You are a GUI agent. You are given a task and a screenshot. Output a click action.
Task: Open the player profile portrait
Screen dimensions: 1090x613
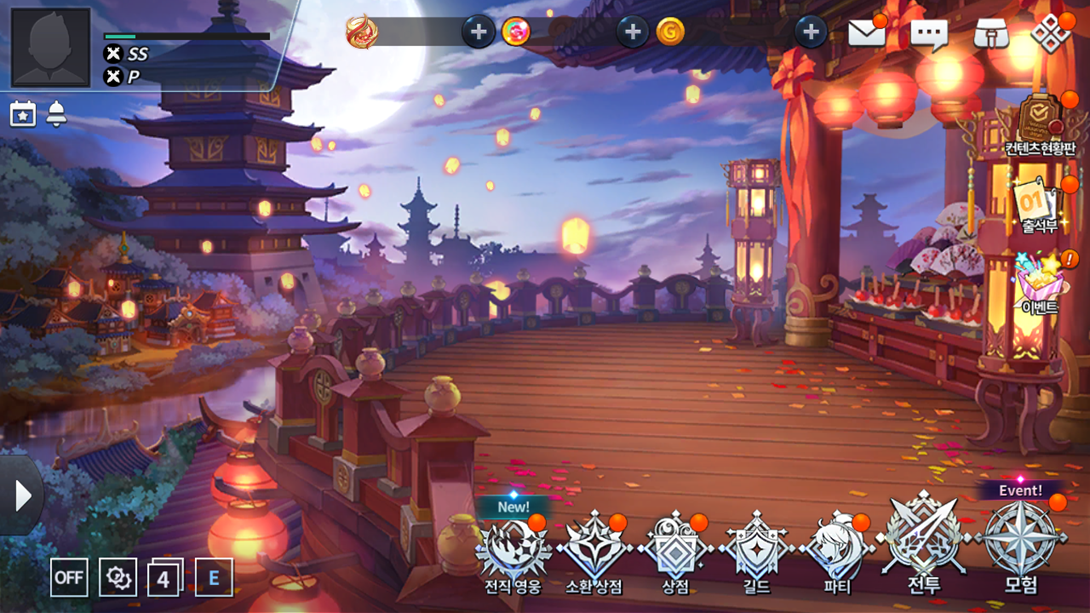pos(51,47)
